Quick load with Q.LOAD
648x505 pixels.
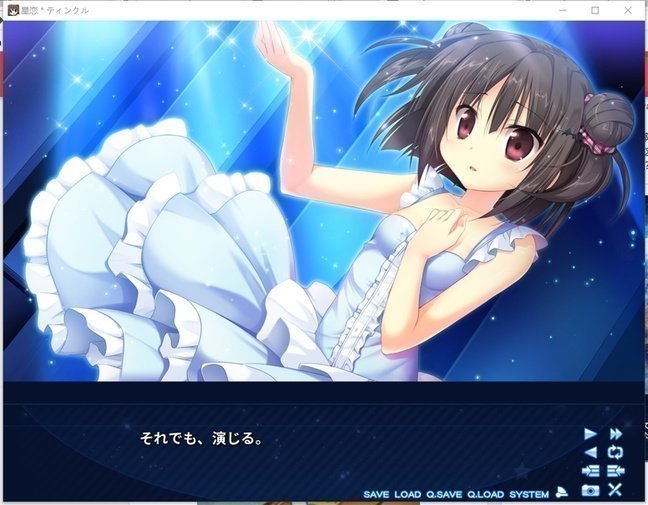click(486, 494)
